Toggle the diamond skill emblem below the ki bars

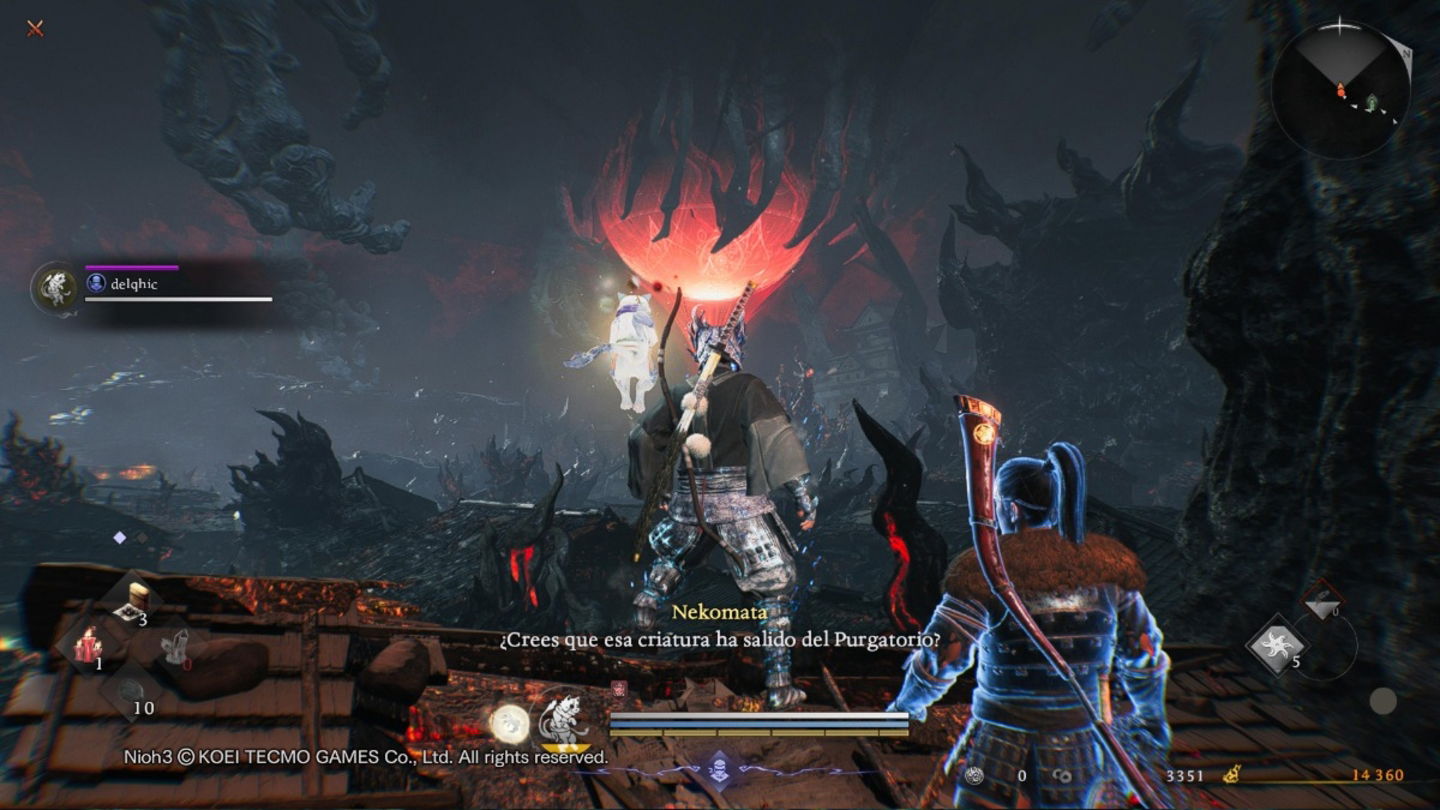point(718,770)
